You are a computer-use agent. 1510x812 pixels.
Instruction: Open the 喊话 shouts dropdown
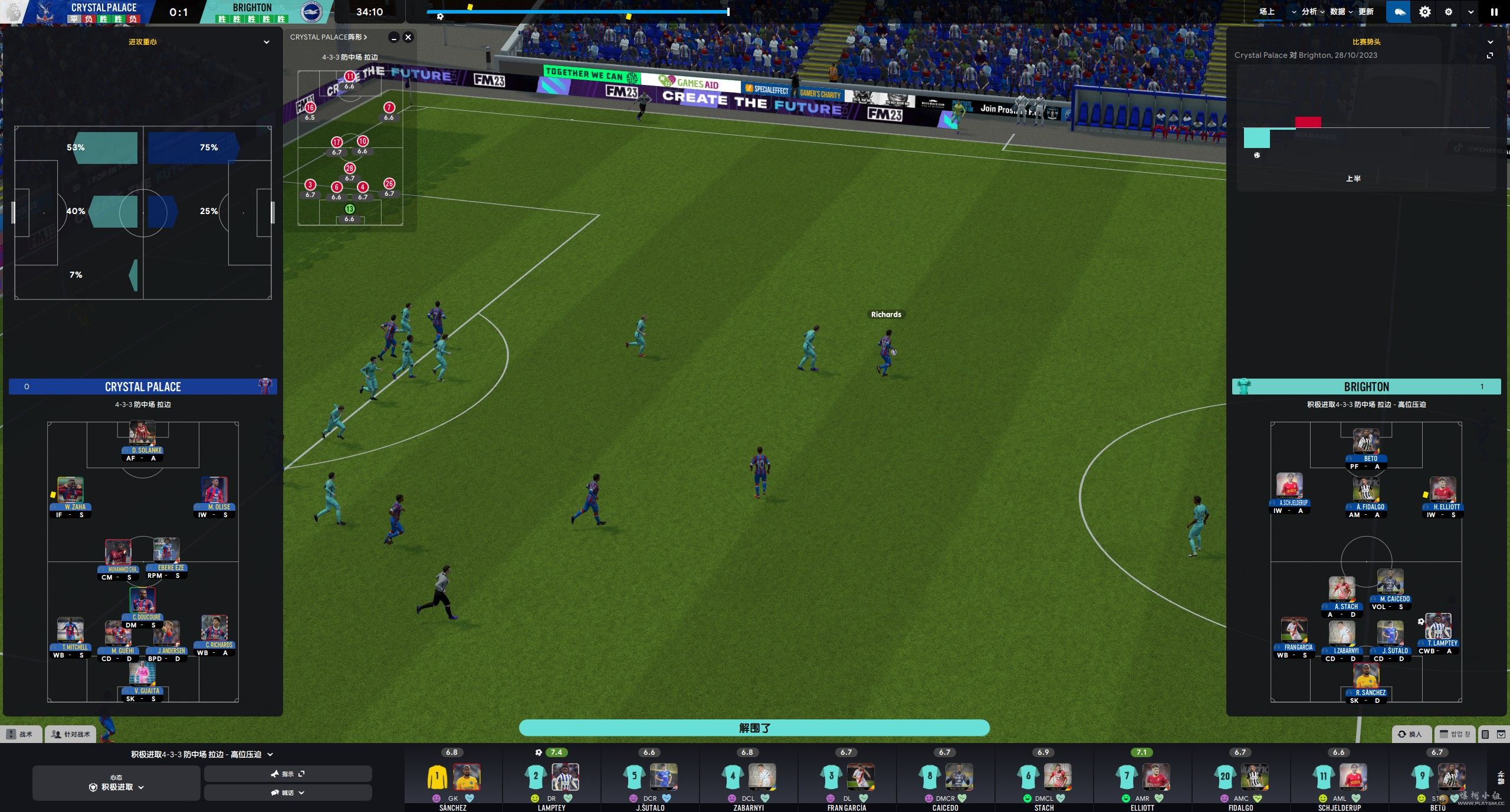tap(287, 793)
